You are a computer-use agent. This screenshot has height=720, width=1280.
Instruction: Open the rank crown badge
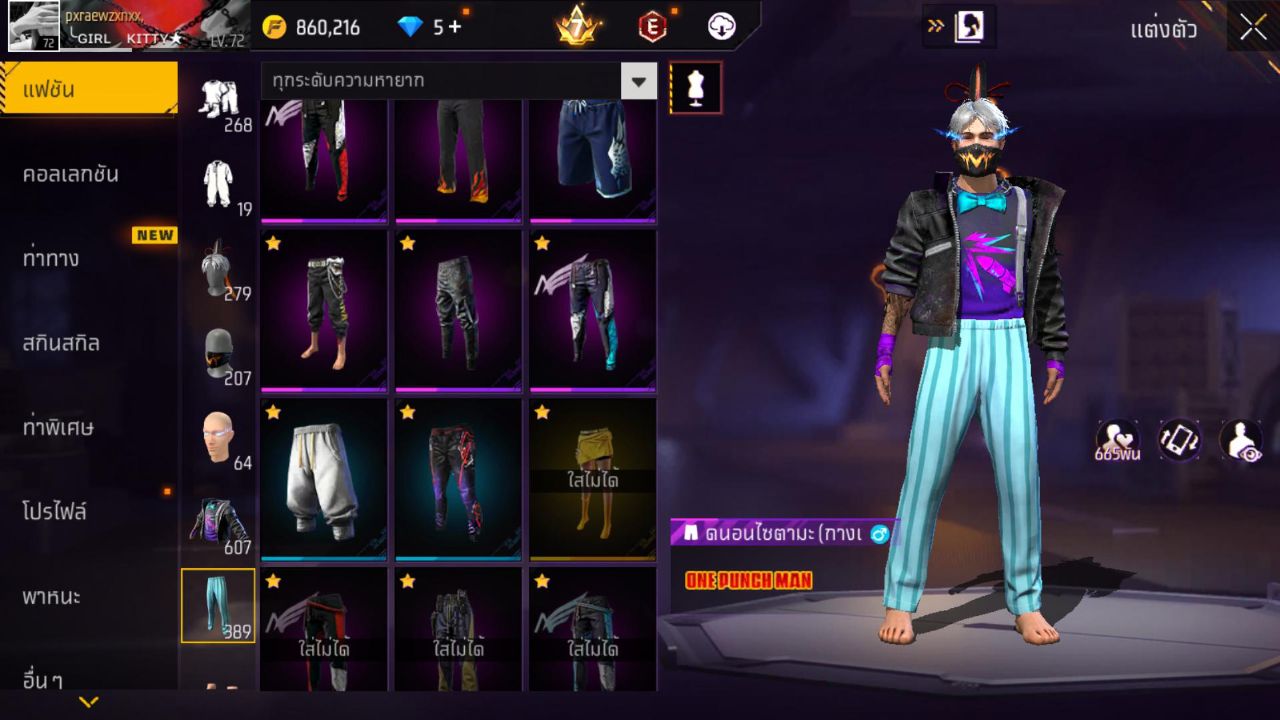[x=578, y=27]
